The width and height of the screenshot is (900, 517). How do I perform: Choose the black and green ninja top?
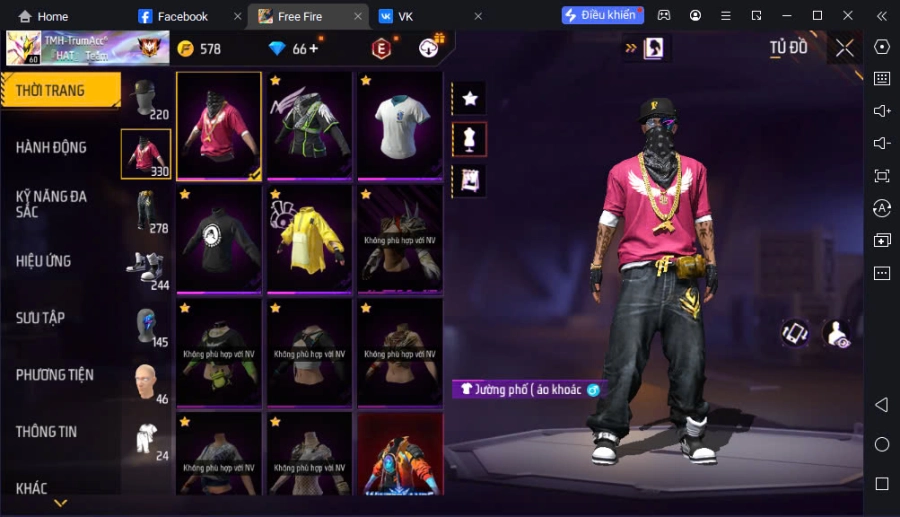coord(309,126)
